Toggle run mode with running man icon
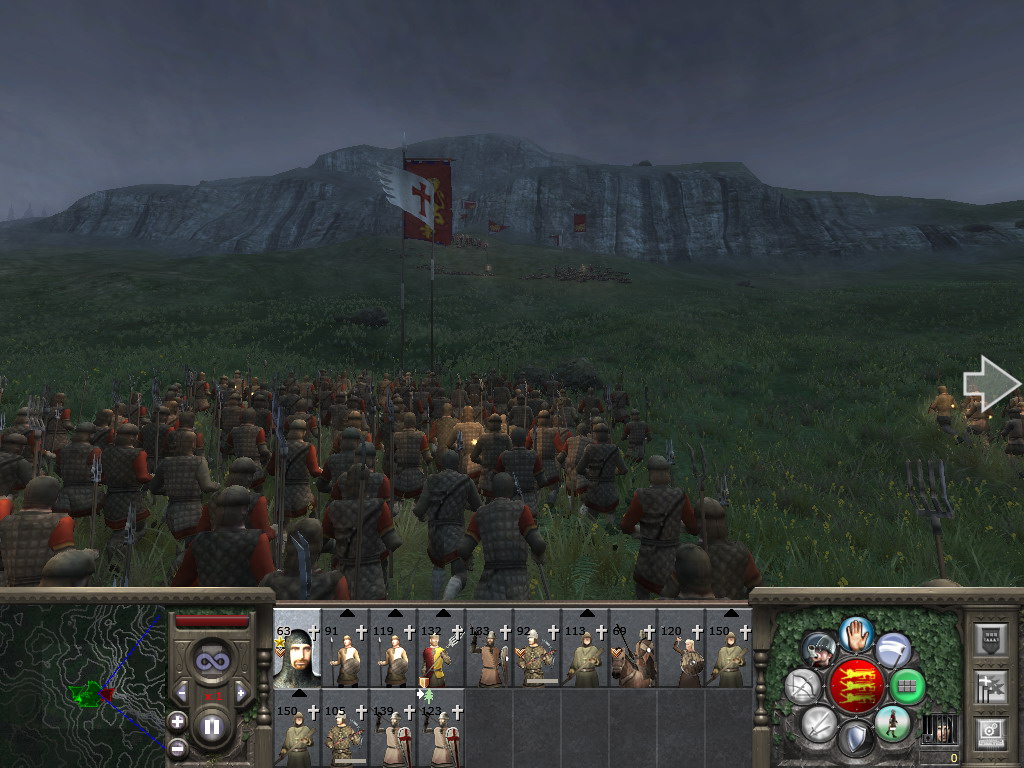 point(892,723)
